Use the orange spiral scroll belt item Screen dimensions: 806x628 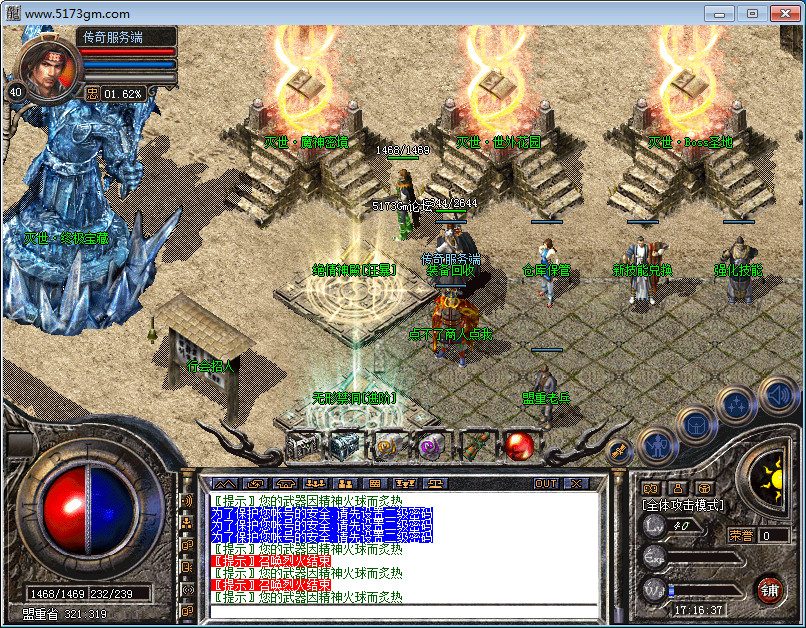[x=389, y=445]
